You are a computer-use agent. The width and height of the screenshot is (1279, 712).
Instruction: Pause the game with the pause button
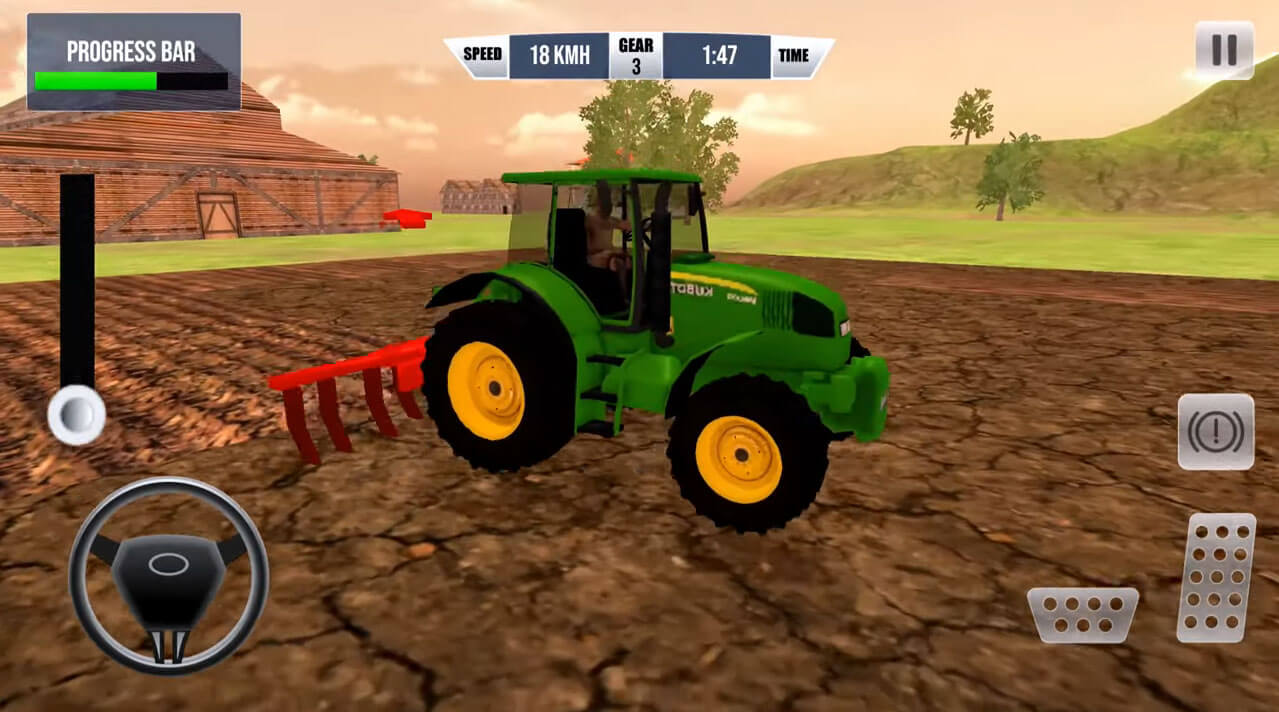pos(1224,50)
